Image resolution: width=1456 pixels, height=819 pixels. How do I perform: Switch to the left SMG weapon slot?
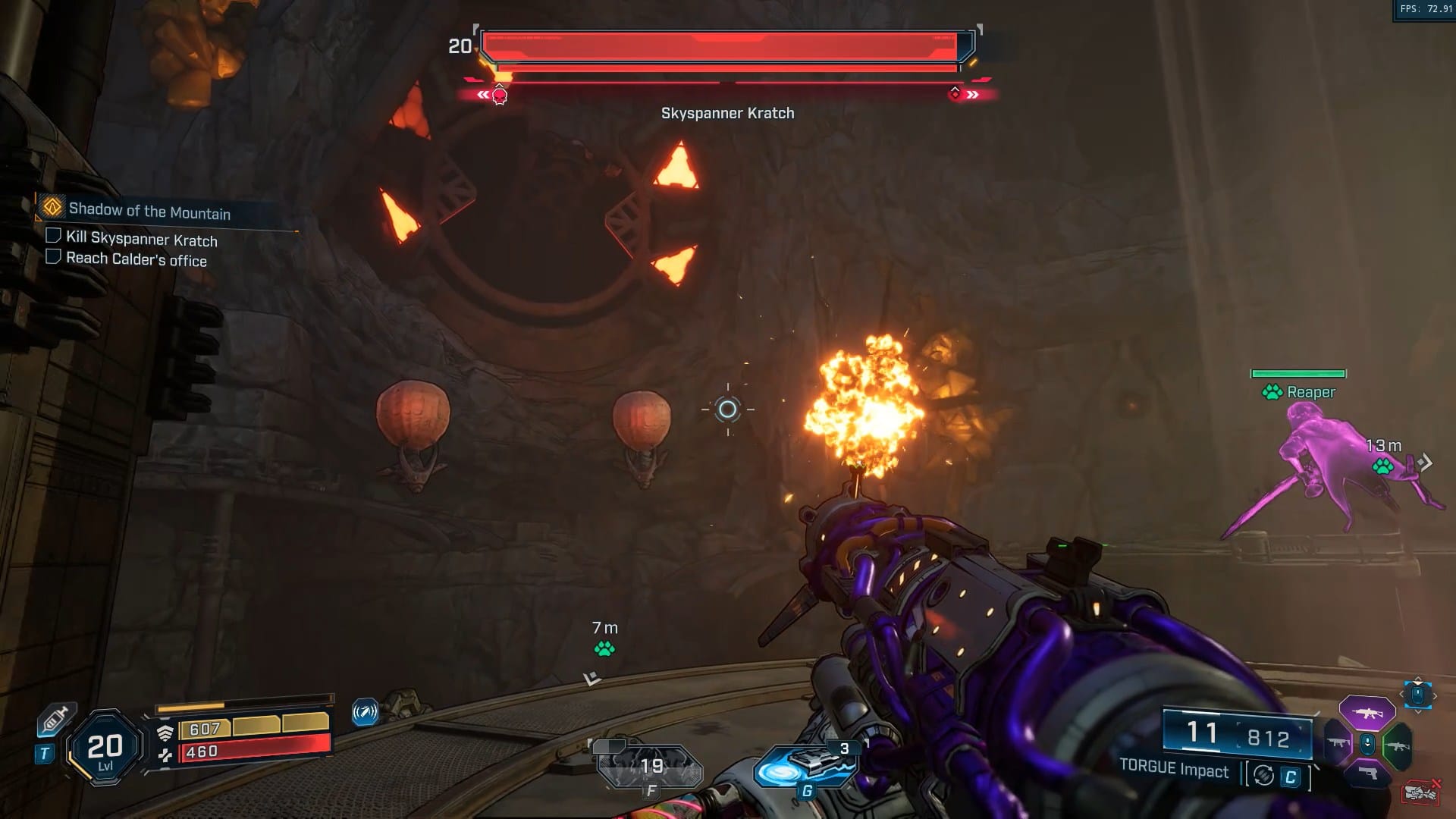pyautogui.click(x=1338, y=743)
